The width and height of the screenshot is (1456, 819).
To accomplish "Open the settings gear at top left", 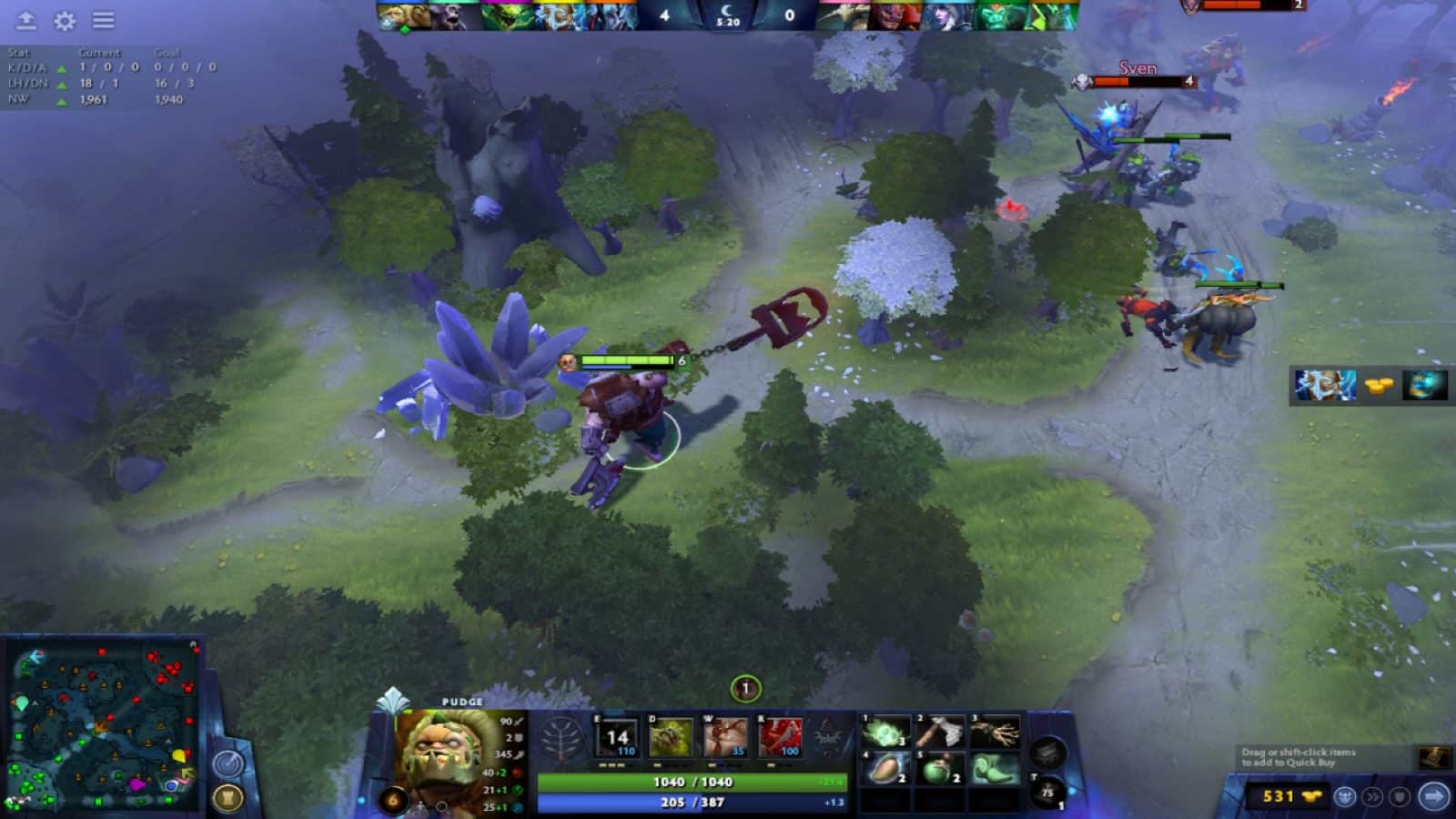I will [x=62, y=21].
